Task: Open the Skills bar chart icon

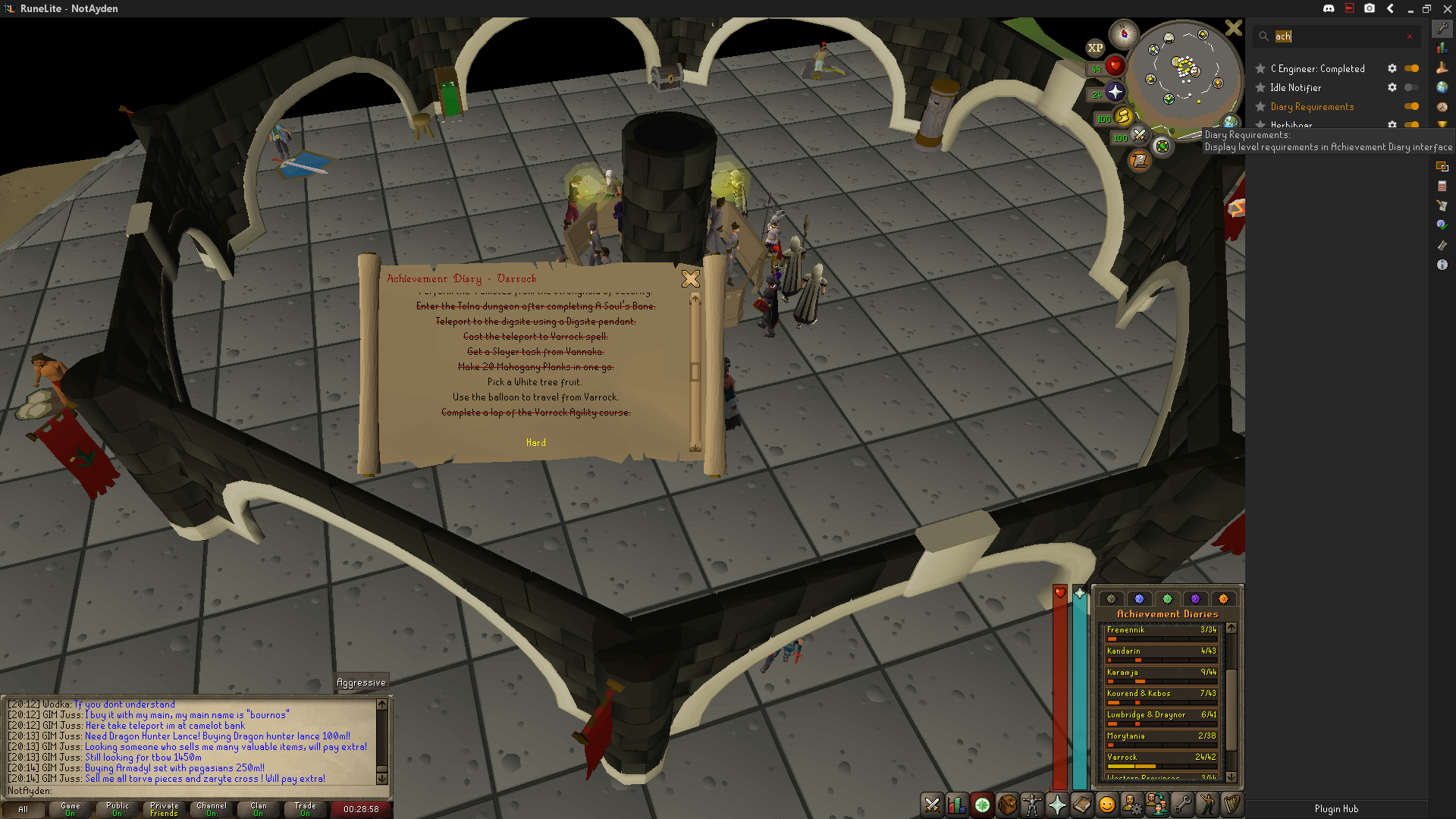Action: [x=957, y=805]
